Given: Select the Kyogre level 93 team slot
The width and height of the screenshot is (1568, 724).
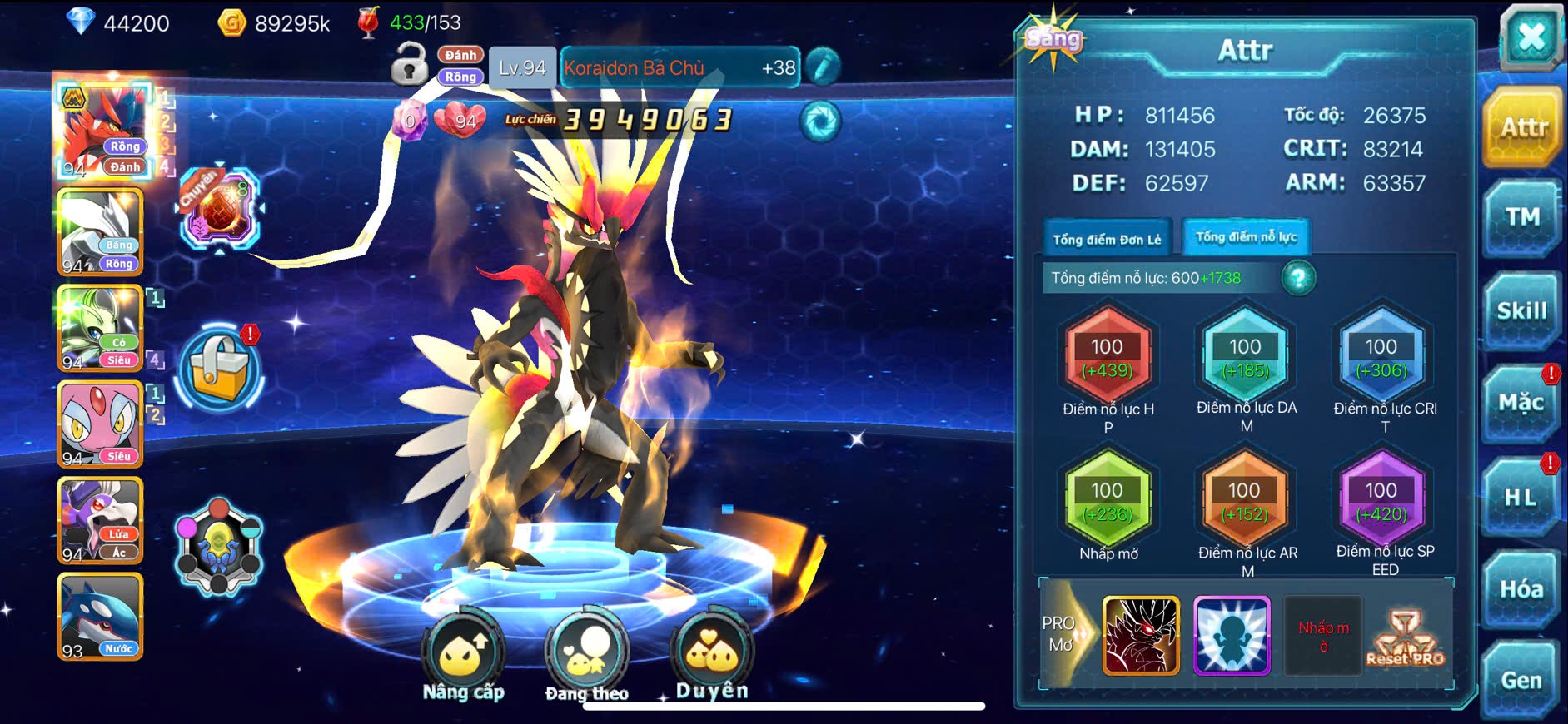Looking at the screenshot, I should tap(100, 617).
